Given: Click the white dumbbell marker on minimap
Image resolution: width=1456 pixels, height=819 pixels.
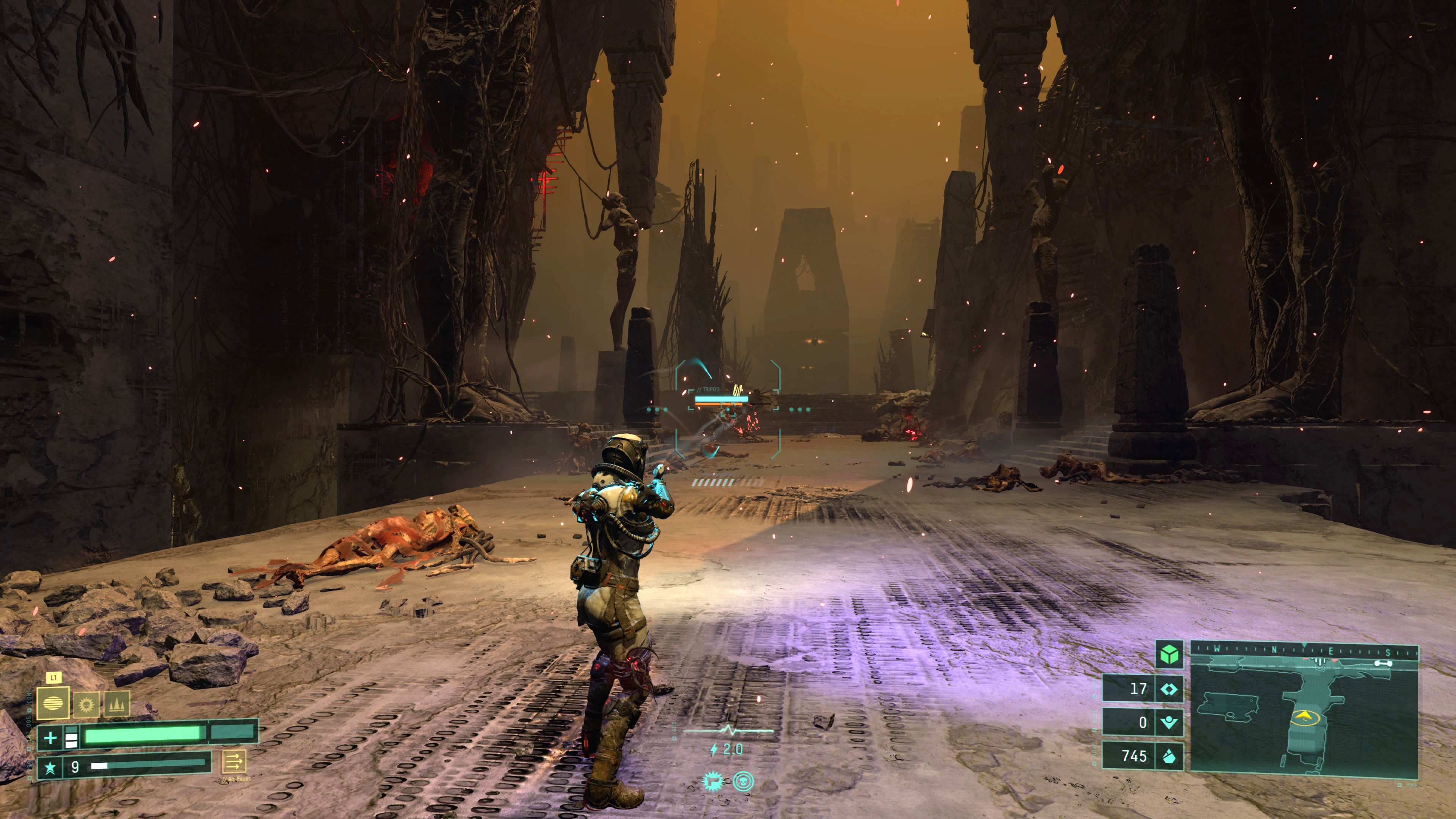Looking at the screenshot, I should pos(1382,663).
